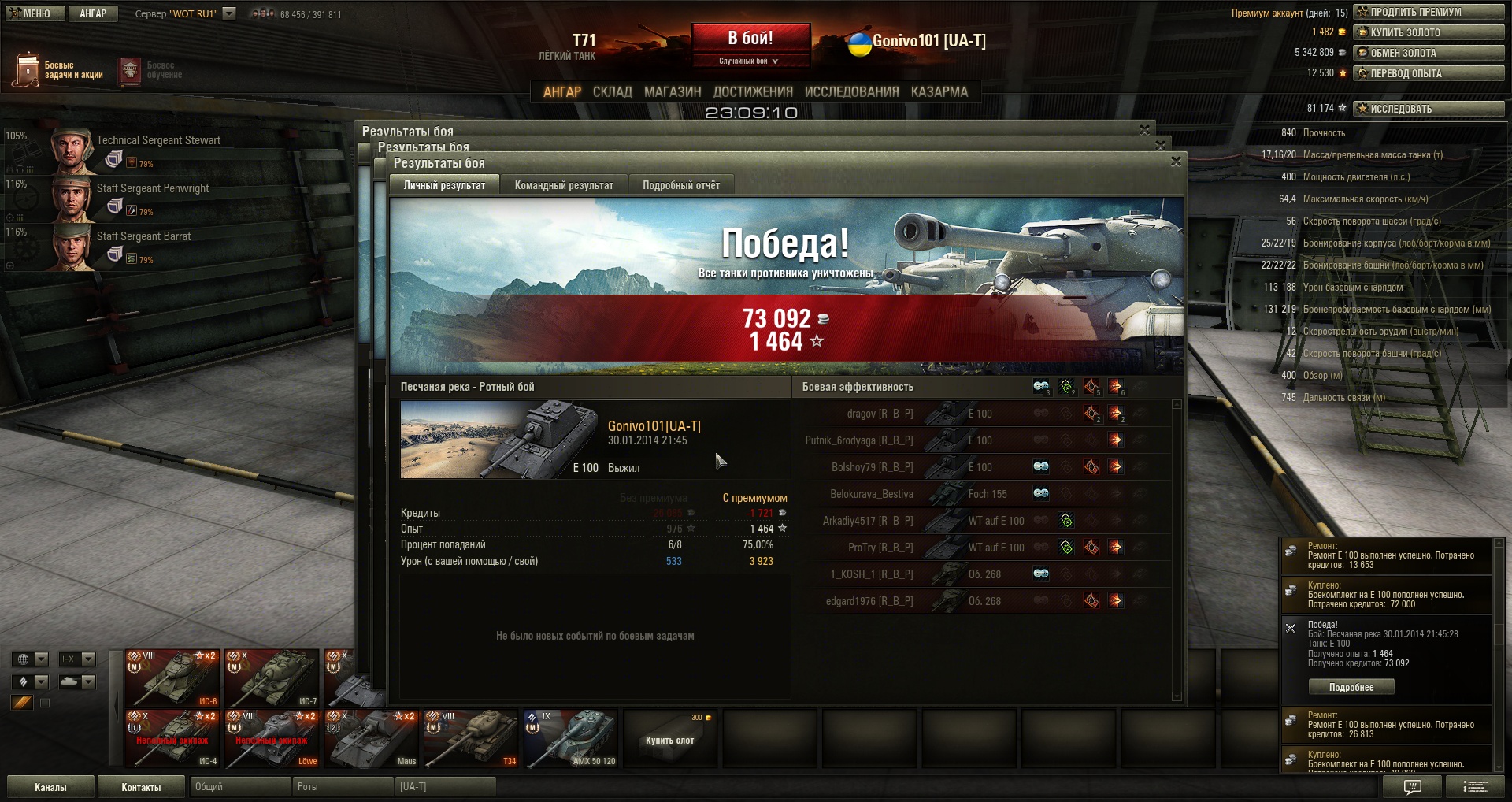Click the Подробнее button in the victory notification
The image size is (1512, 802).
(1351, 687)
